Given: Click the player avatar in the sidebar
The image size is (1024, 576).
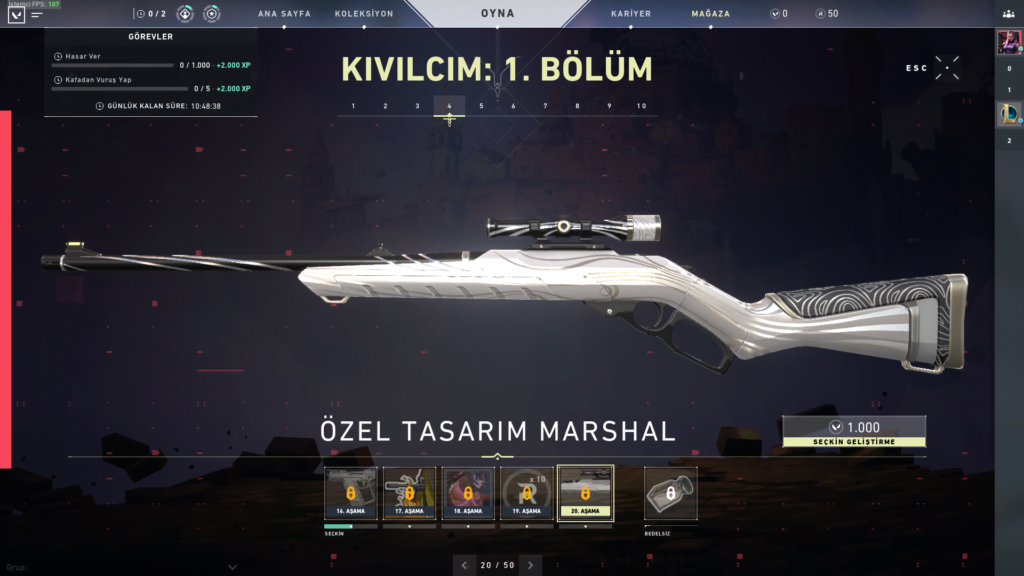Looking at the screenshot, I should [x=1008, y=42].
